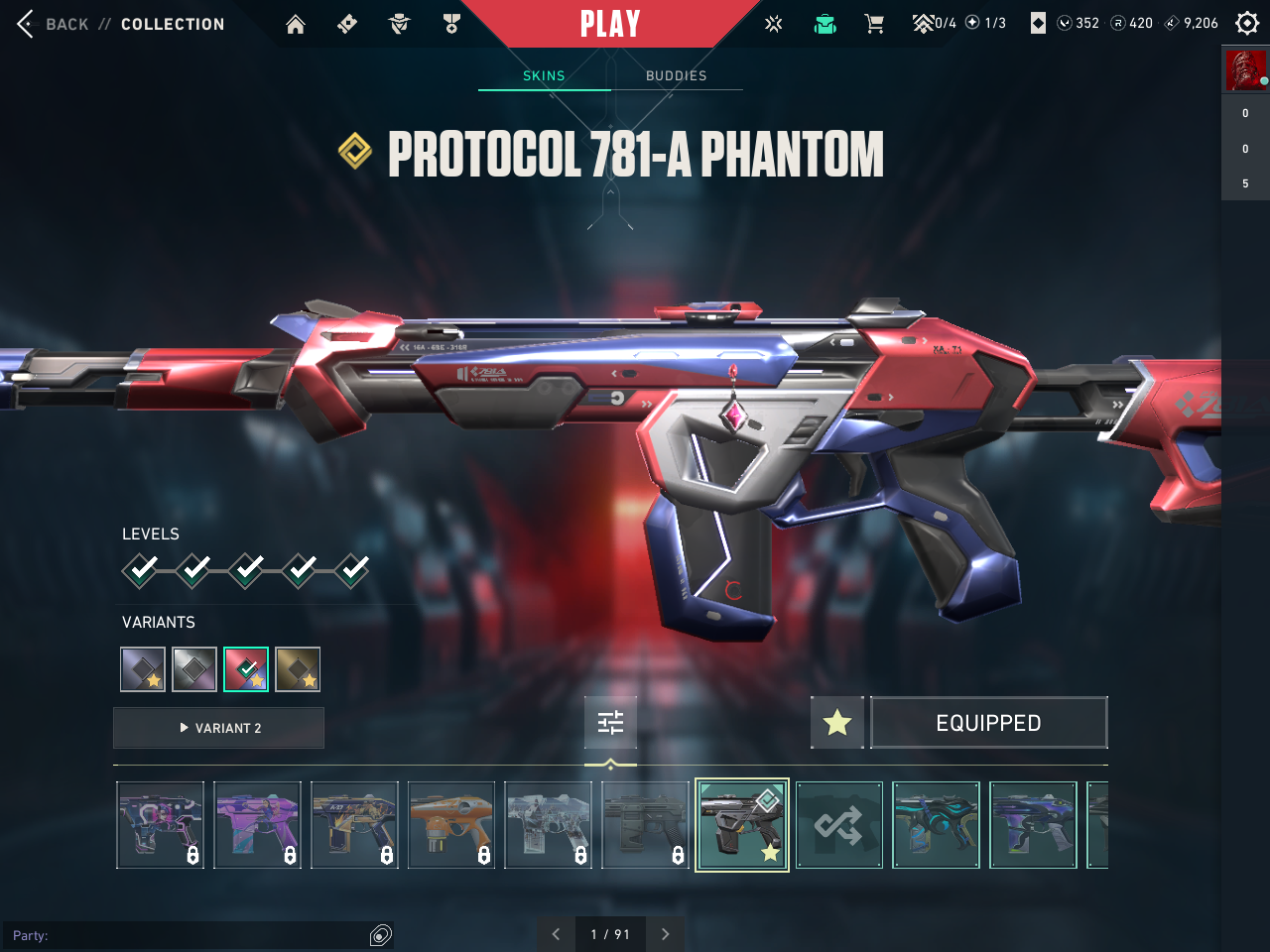Pick the red and blue variant swatch
The width and height of the screenshot is (1270, 952).
pyautogui.click(x=246, y=669)
